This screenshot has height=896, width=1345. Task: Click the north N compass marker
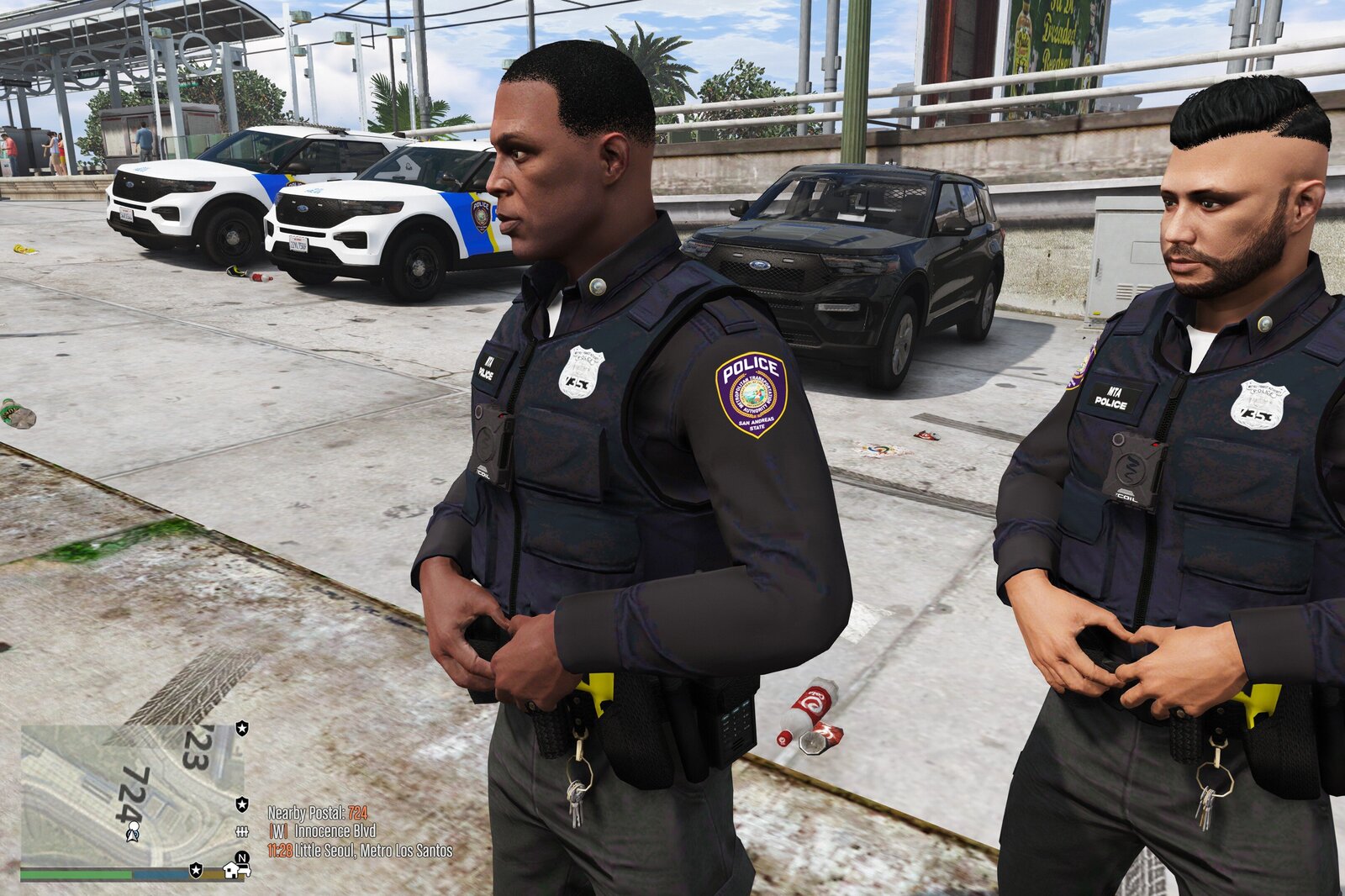(243, 857)
